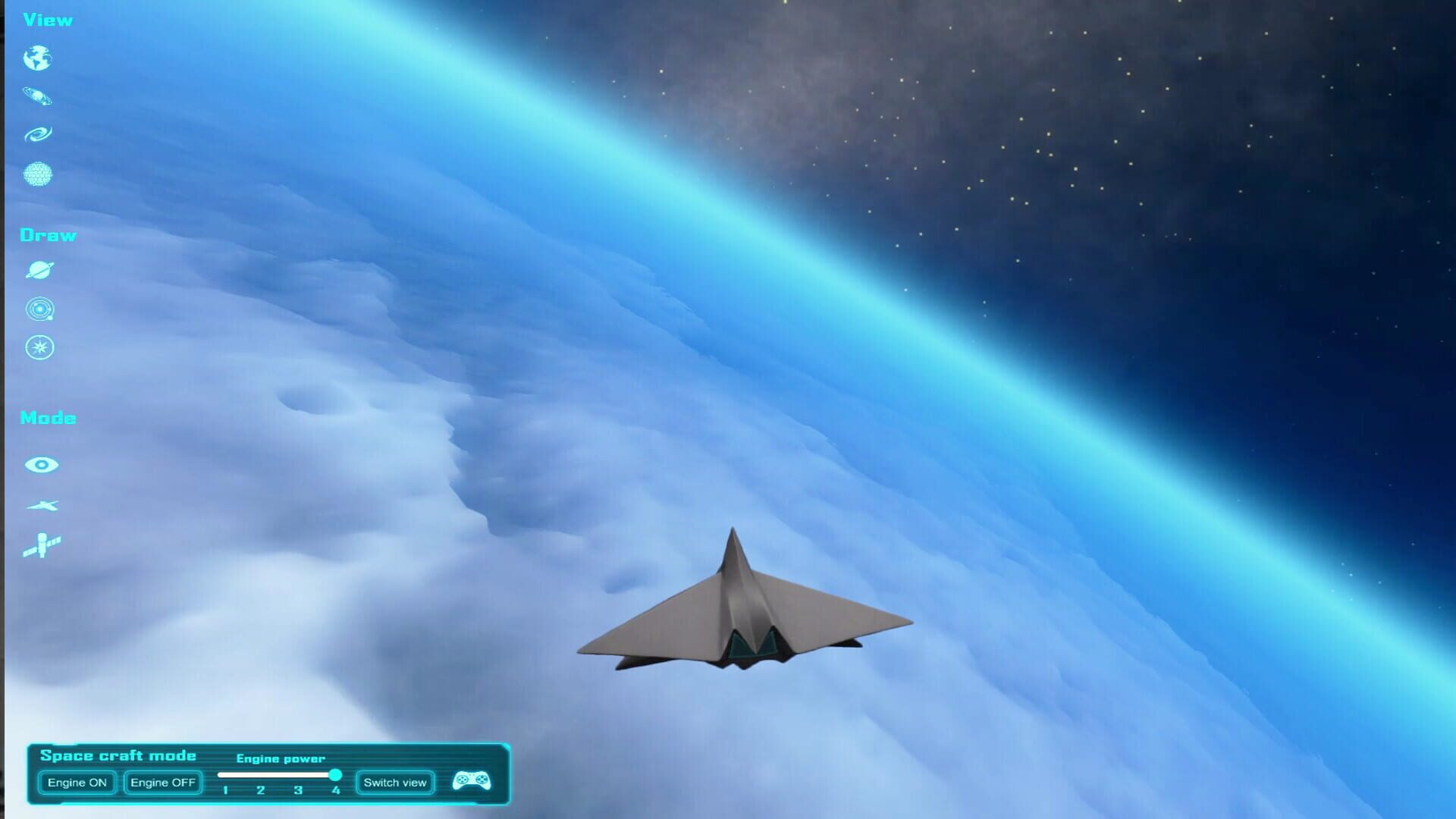The height and width of the screenshot is (819, 1456).
Task: Click the Space craft mode panel title
Action: point(120,755)
